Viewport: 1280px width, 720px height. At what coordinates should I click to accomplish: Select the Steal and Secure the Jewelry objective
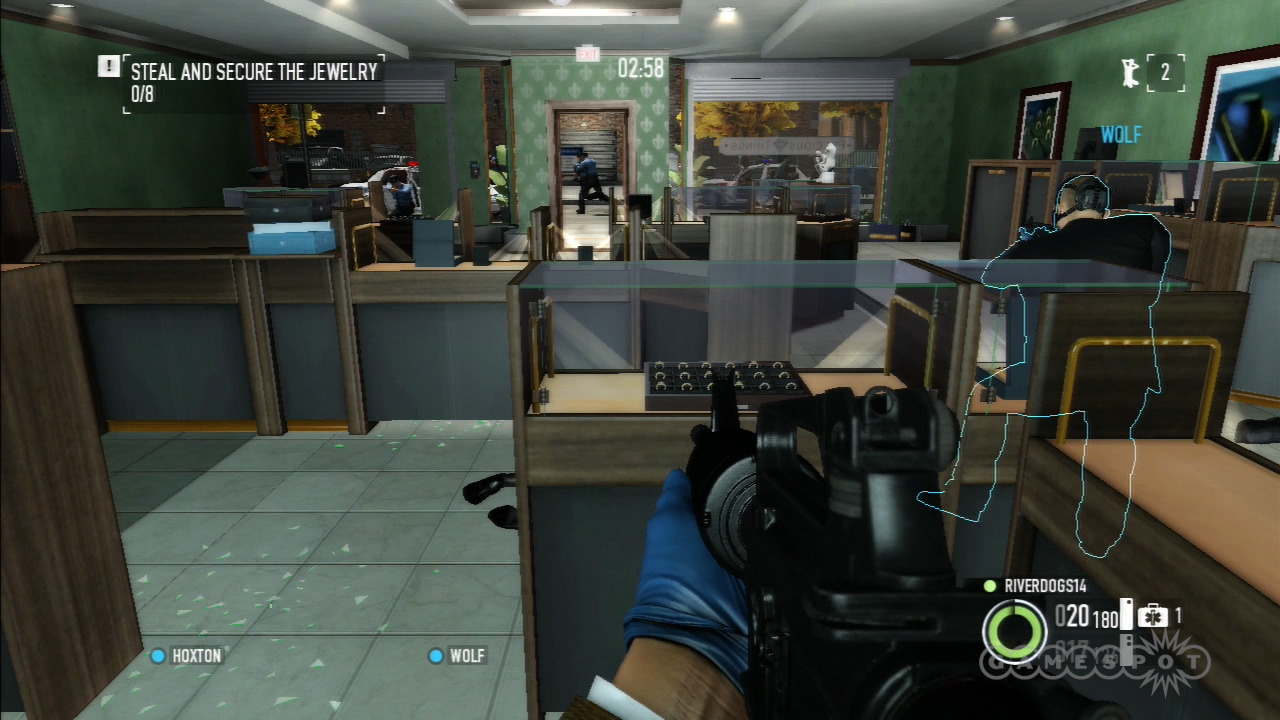254,72
